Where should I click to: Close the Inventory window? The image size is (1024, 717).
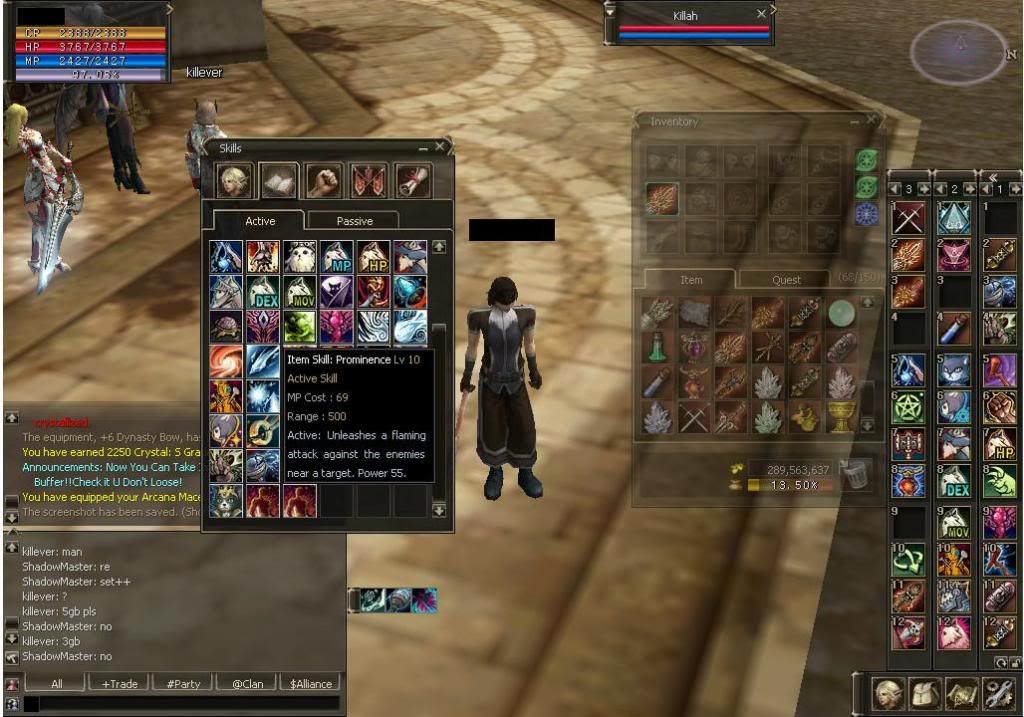(871, 120)
